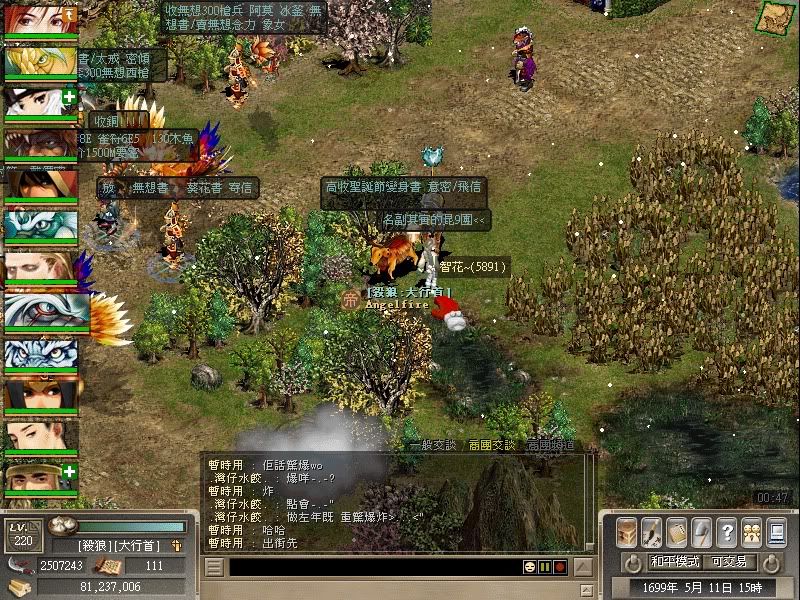Switch to the 商團頻道 chat tab
The width and height of the screenshot is (800, 600).
pyautogui.click(x=551, y=445)
